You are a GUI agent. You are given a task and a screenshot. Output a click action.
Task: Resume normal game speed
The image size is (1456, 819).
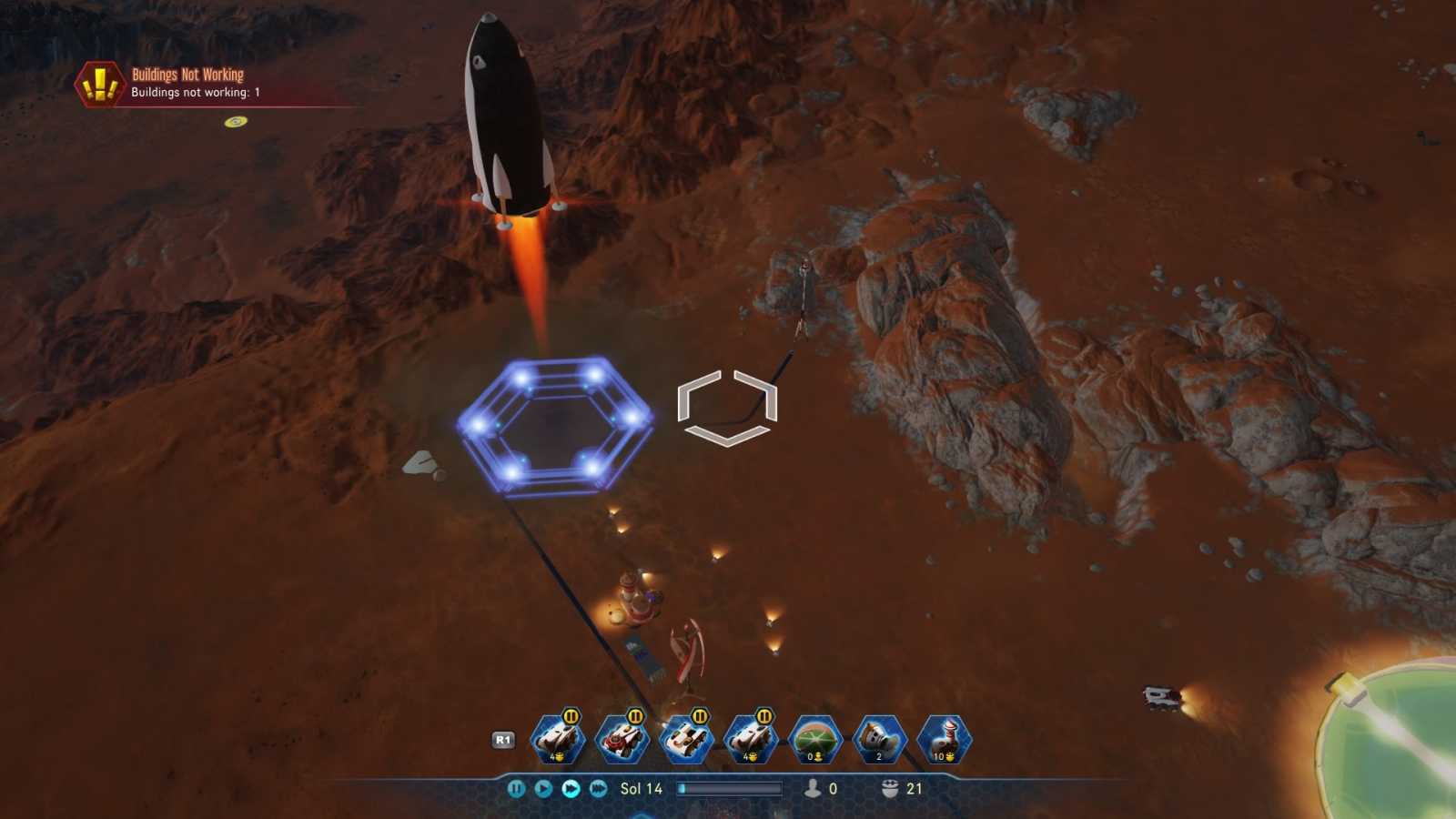542,789
